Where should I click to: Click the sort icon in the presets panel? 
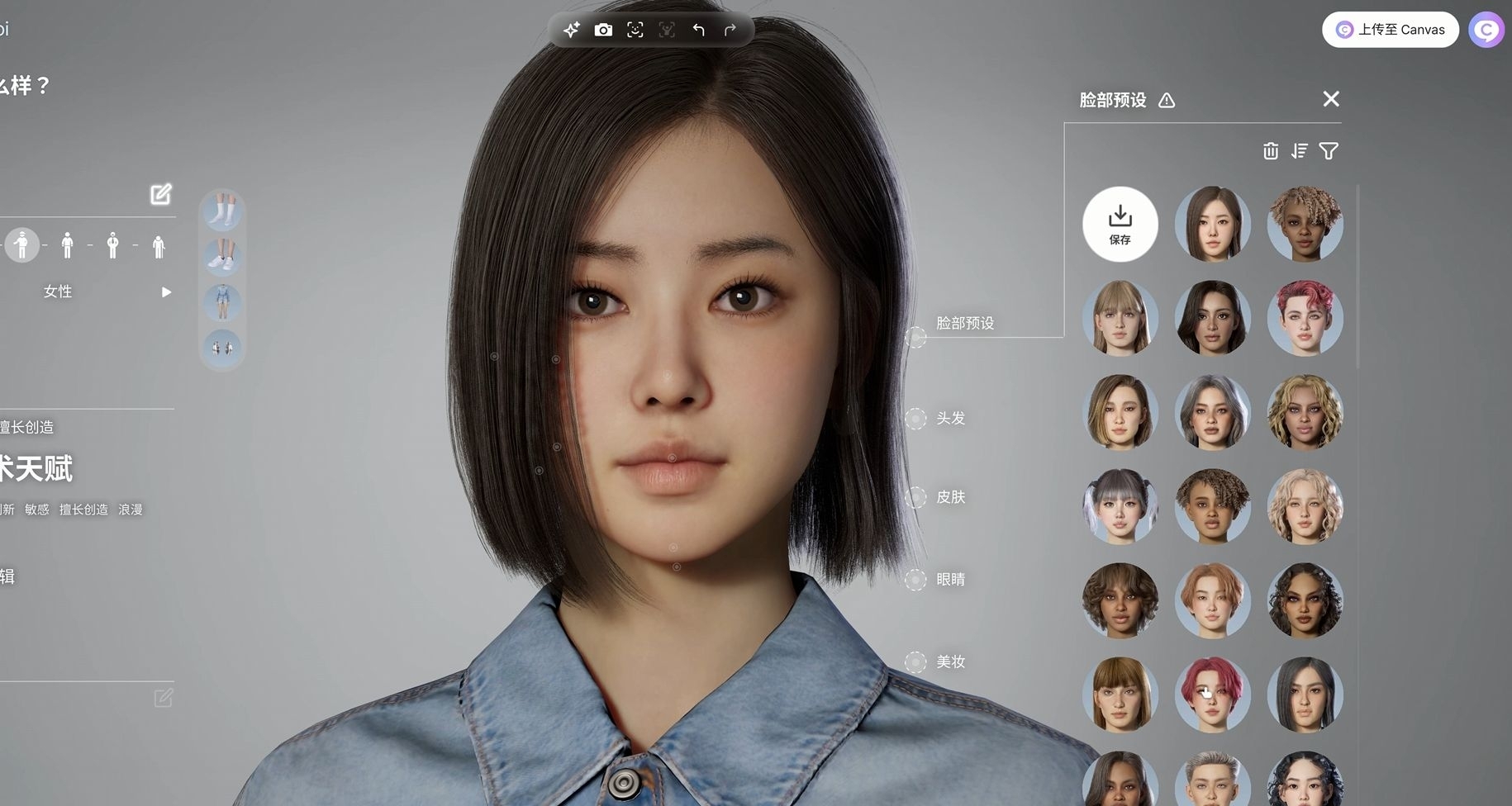(x=1300, y=151)
